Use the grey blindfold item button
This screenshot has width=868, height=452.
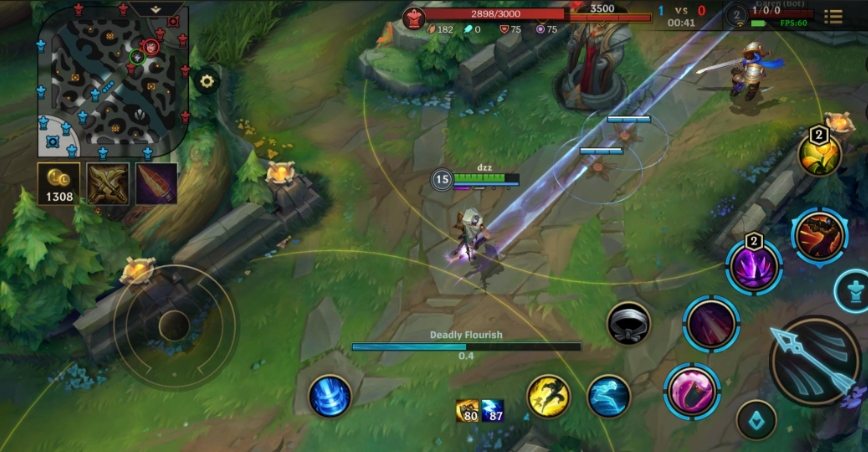(629, 323)
